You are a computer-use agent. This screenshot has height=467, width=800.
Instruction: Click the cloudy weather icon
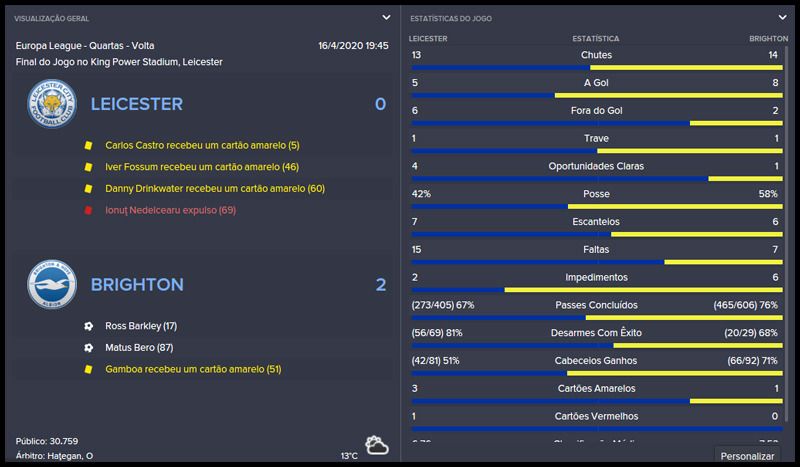(377, 445)
